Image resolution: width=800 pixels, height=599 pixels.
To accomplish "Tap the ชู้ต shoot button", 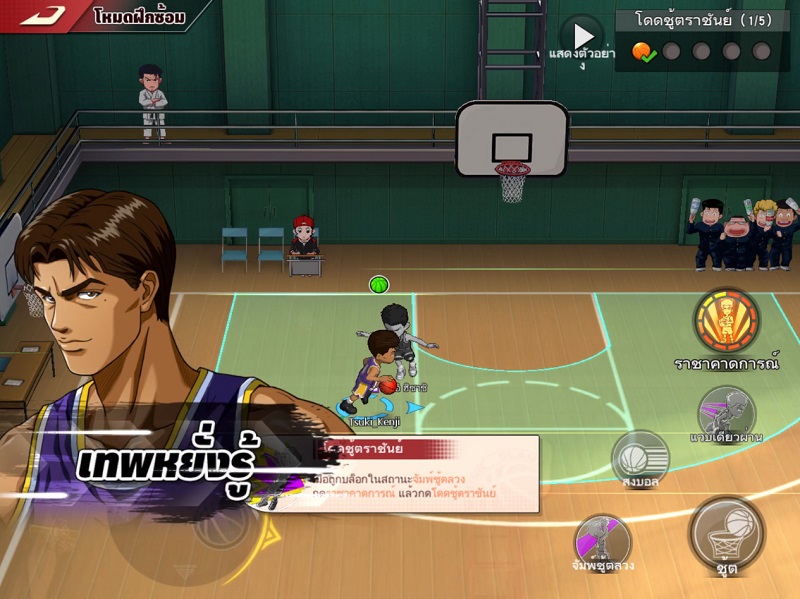I will [x=726, y=535].
